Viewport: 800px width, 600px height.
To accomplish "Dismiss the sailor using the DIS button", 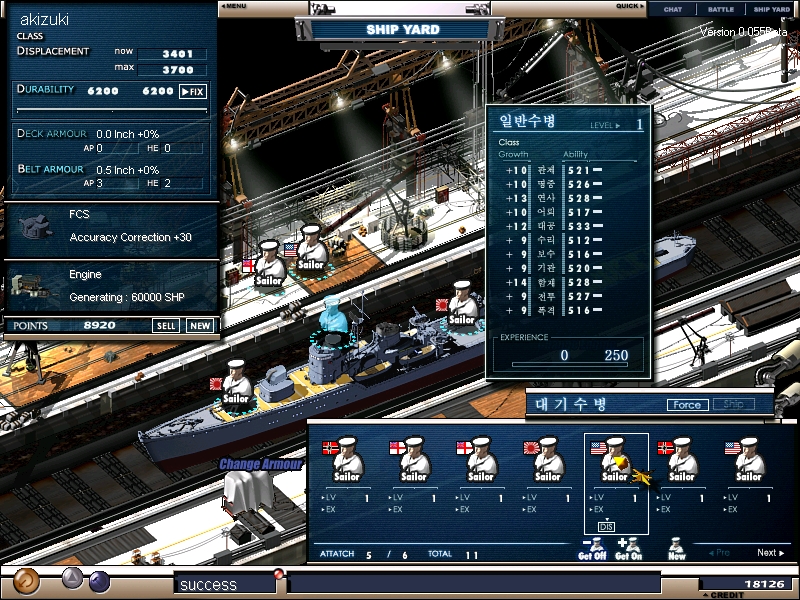I will 606,526.
